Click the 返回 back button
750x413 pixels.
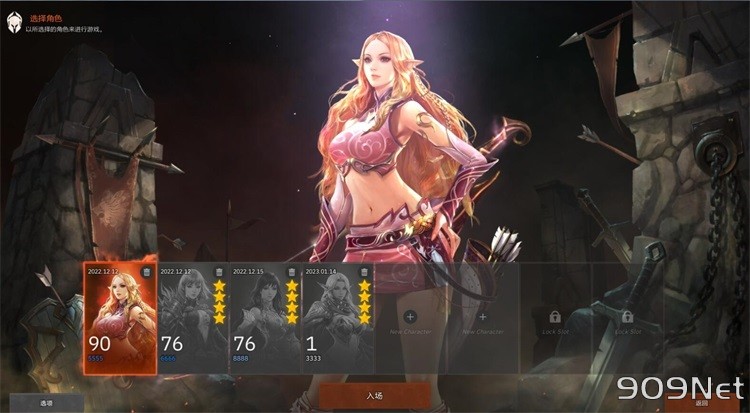[x=701, y=403]
